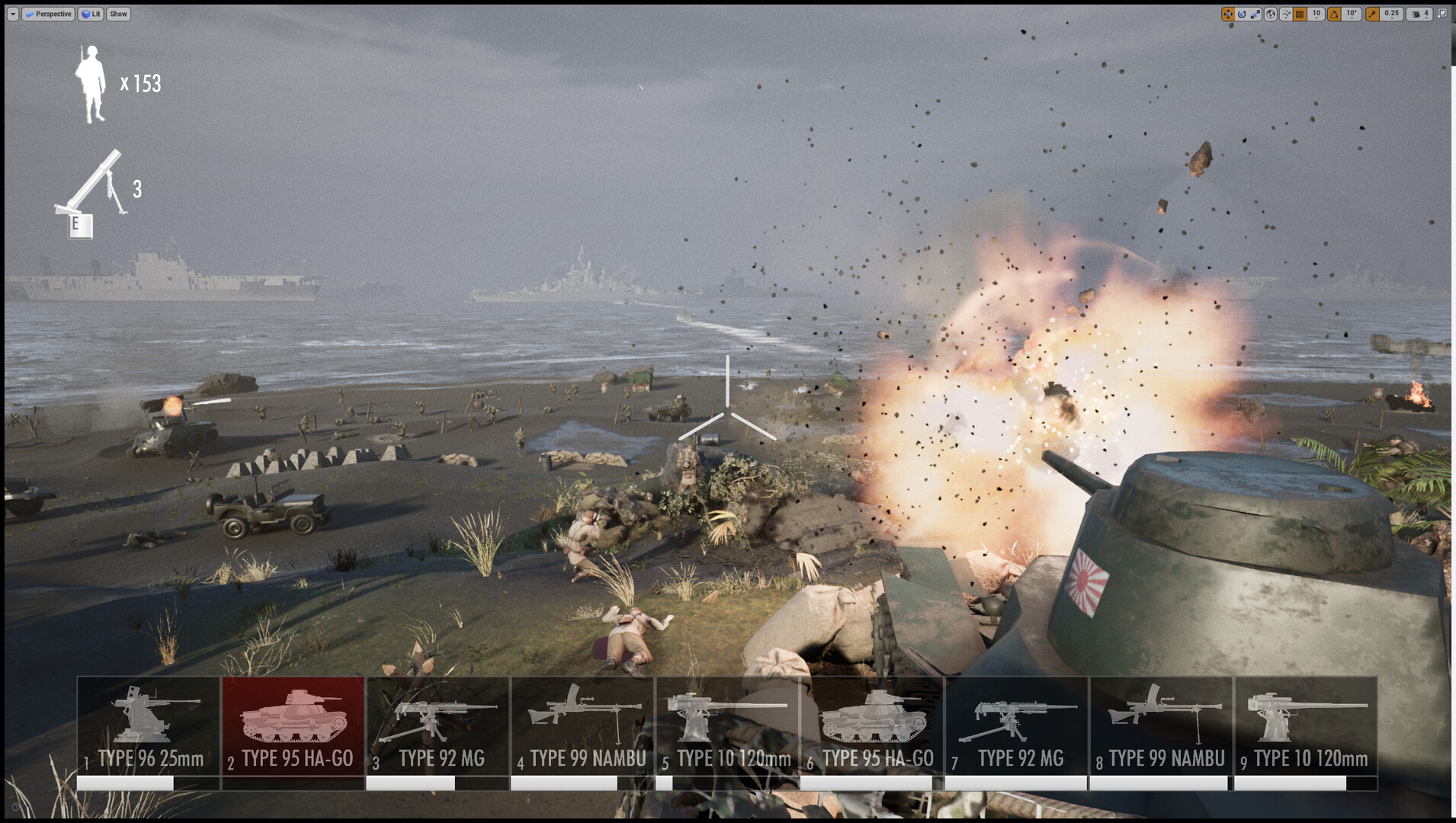Toggle rotation snapping off

pyautogui.click(x=1333, y=14)
